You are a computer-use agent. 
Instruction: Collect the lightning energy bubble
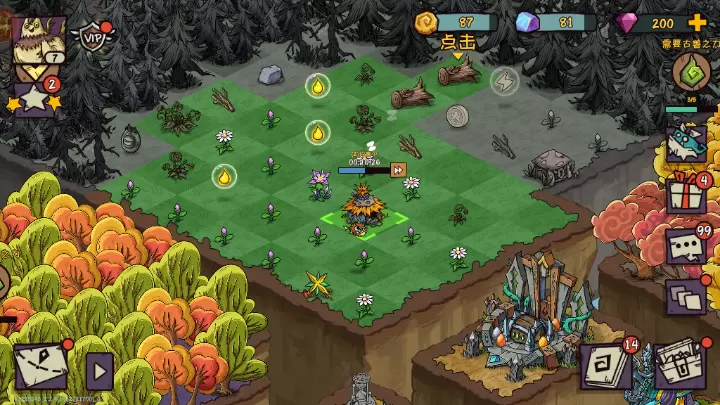pyautogui.click(x=504, y=80)
